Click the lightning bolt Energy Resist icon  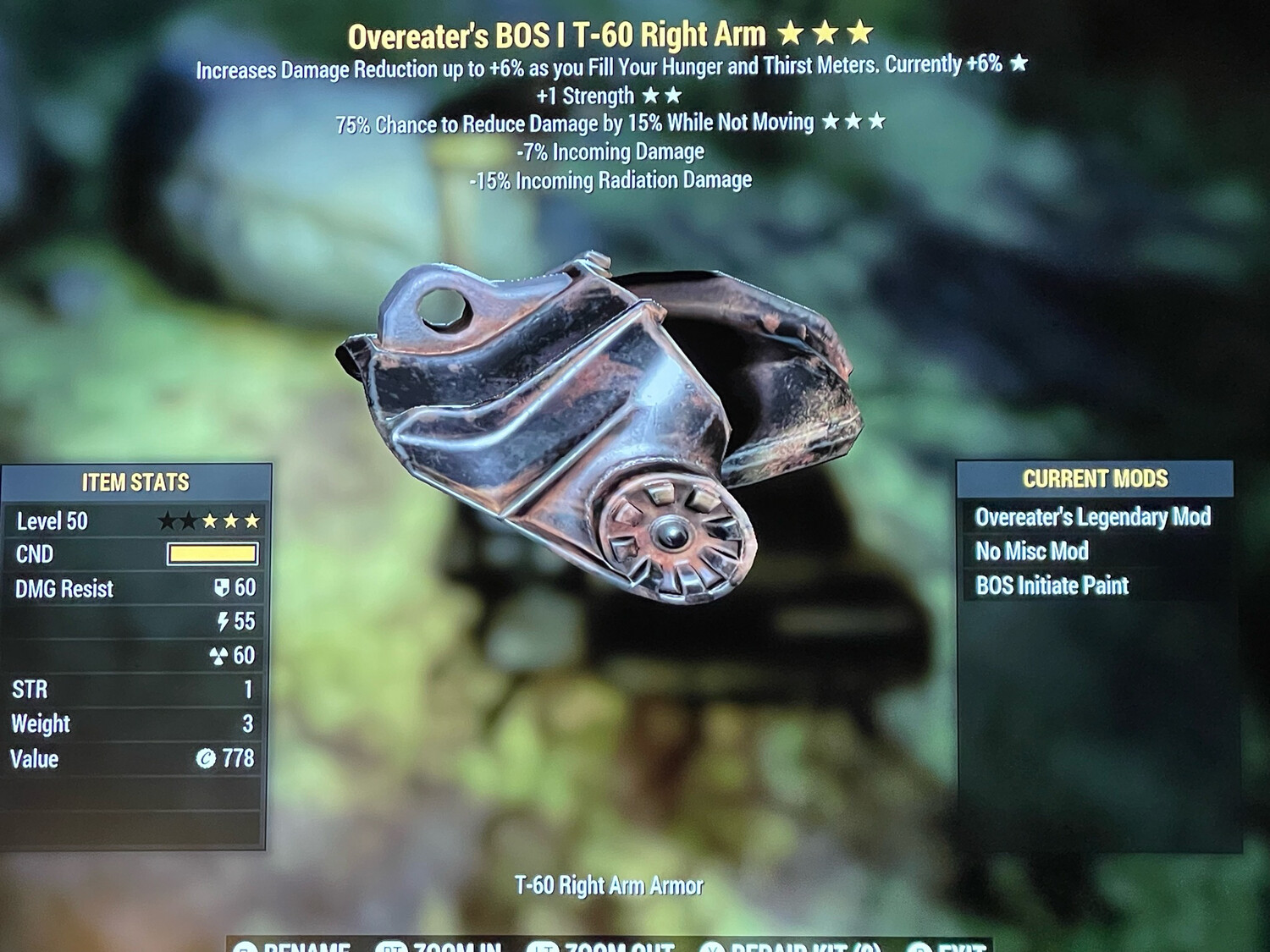tap(222, 622)
